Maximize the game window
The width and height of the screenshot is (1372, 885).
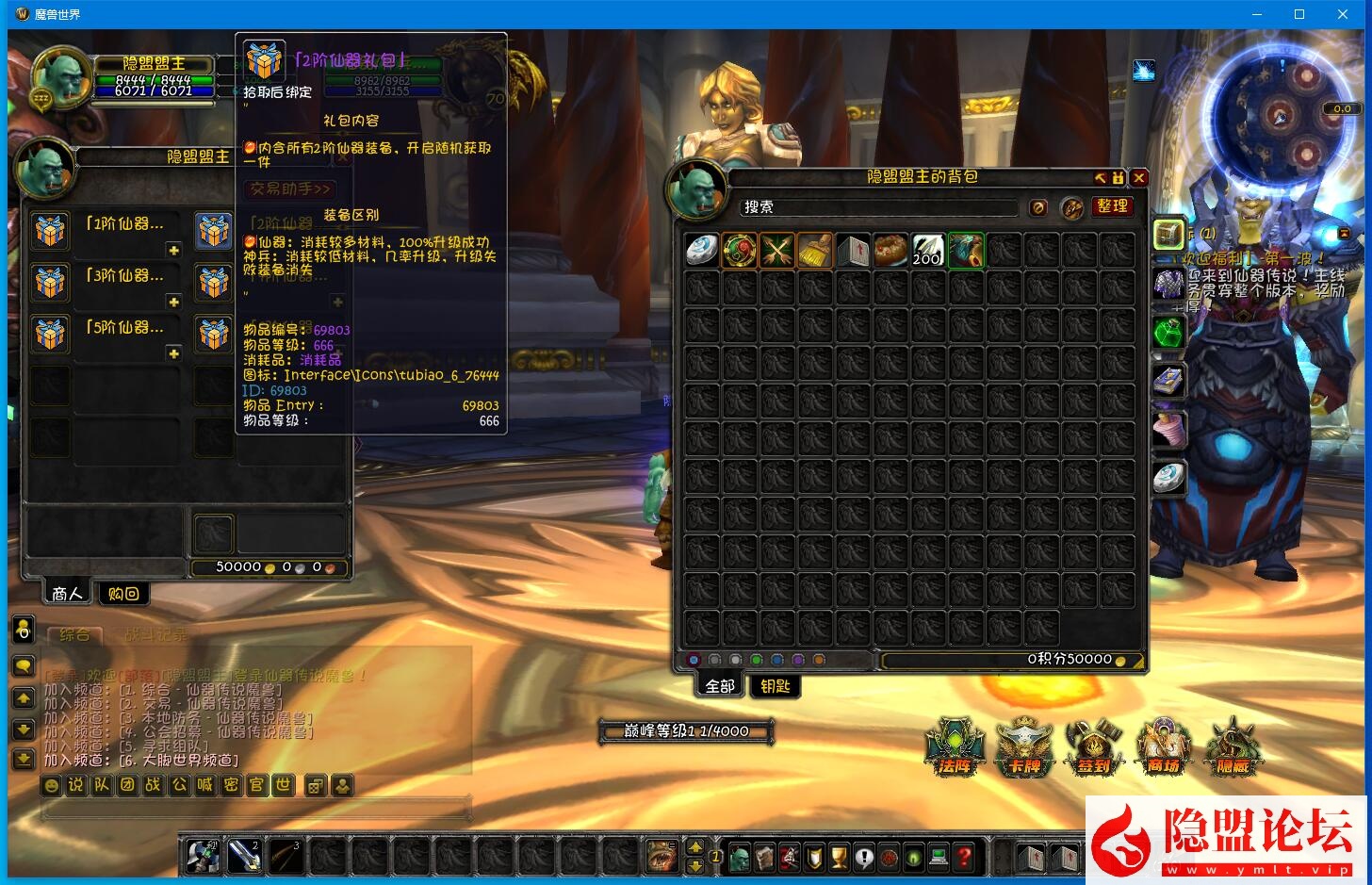coord(1299,14)
